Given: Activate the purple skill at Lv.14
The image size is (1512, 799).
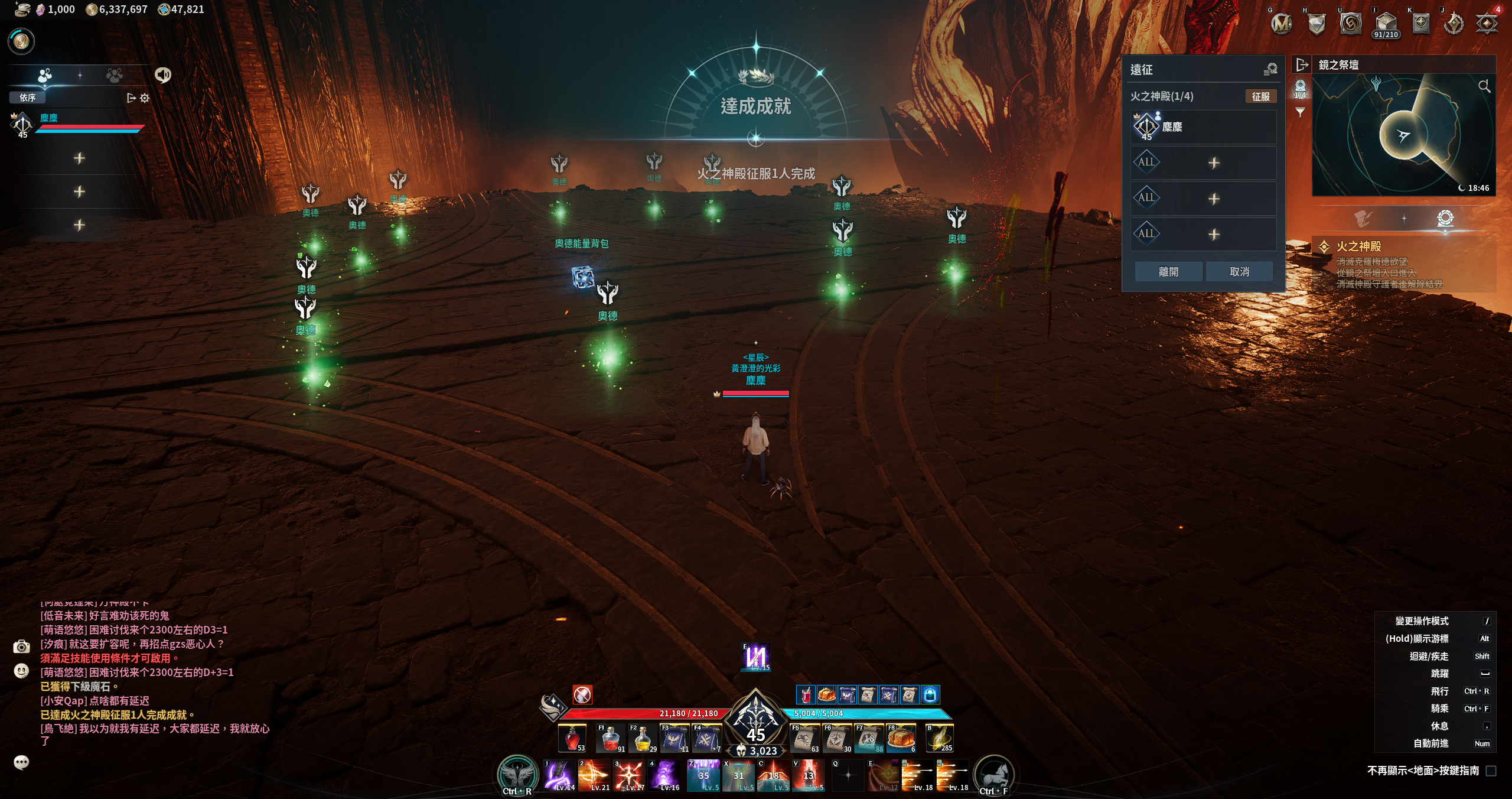Looking at the screenshot, I should pos(559,775).
